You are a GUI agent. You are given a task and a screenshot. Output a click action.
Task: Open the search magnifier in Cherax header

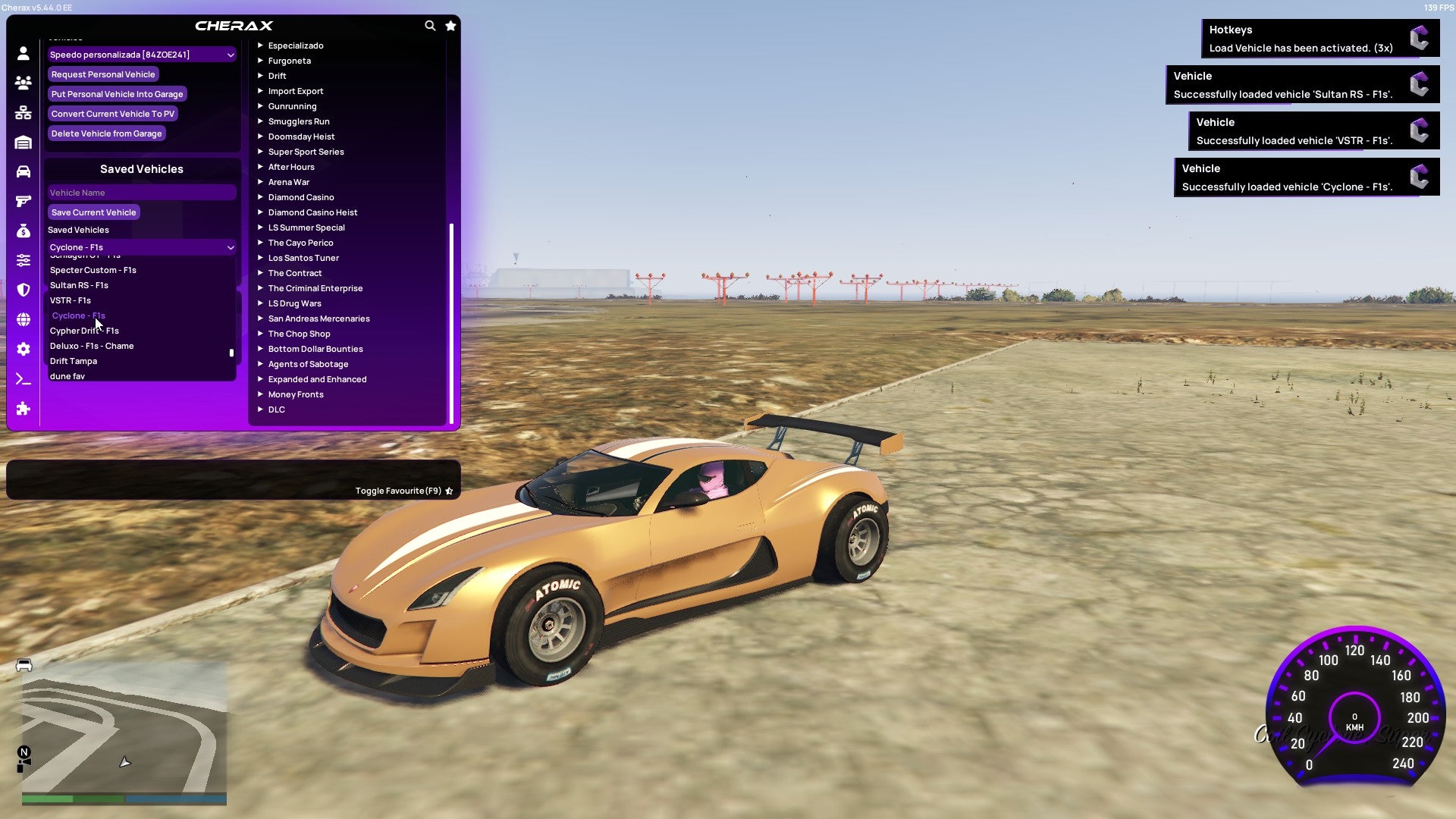coord(430,25)
